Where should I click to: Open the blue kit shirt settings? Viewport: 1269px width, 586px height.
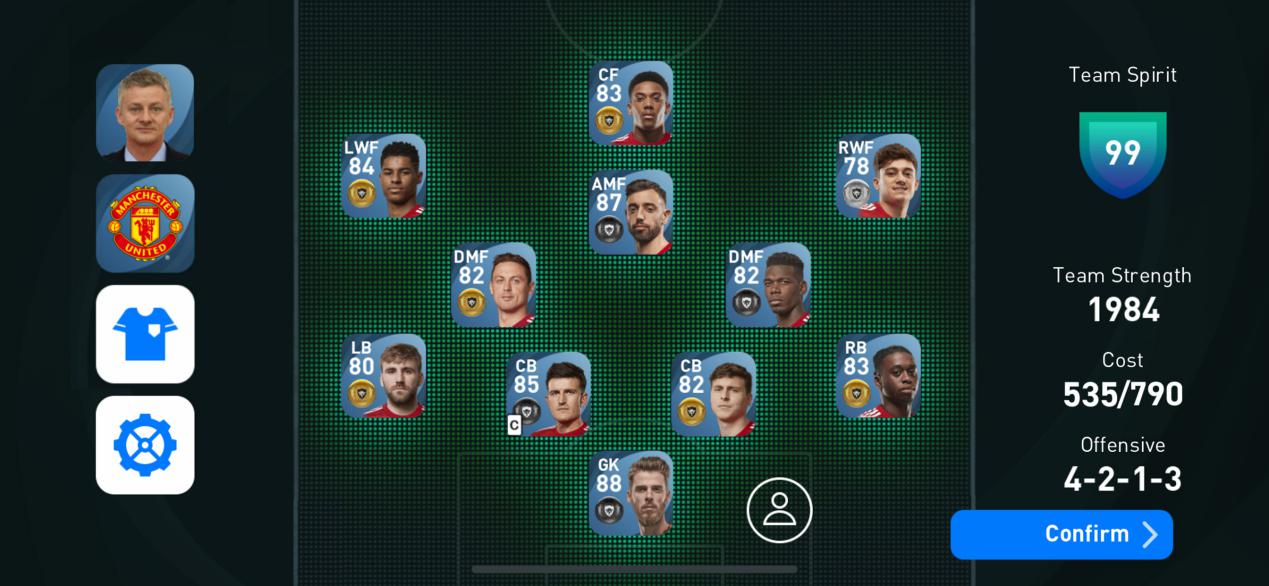click(x=145, y=334)
